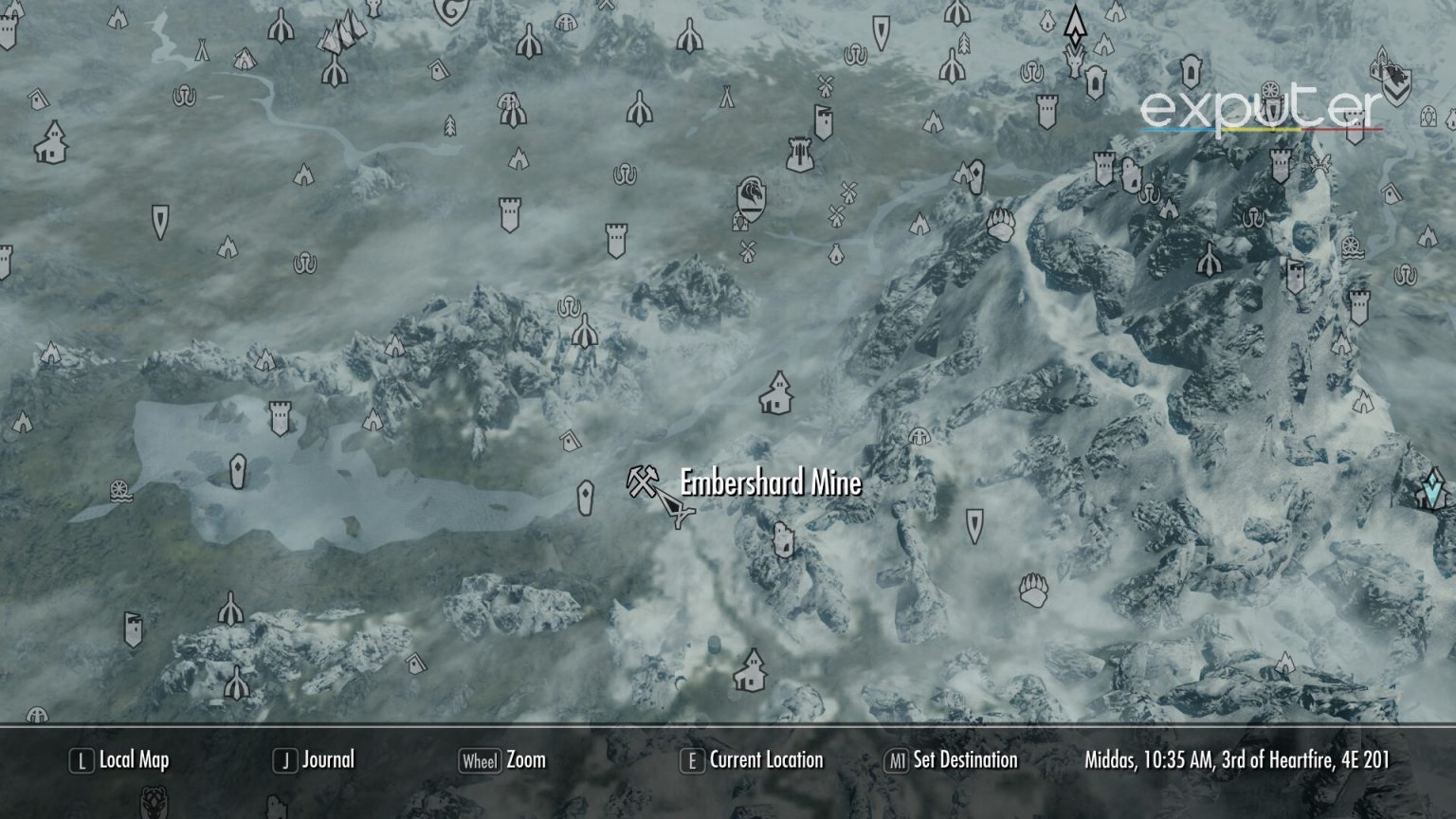Open the Journal
Viewport: 1456px width, 819px height.
pyautogui.click(x=327, y=759)
